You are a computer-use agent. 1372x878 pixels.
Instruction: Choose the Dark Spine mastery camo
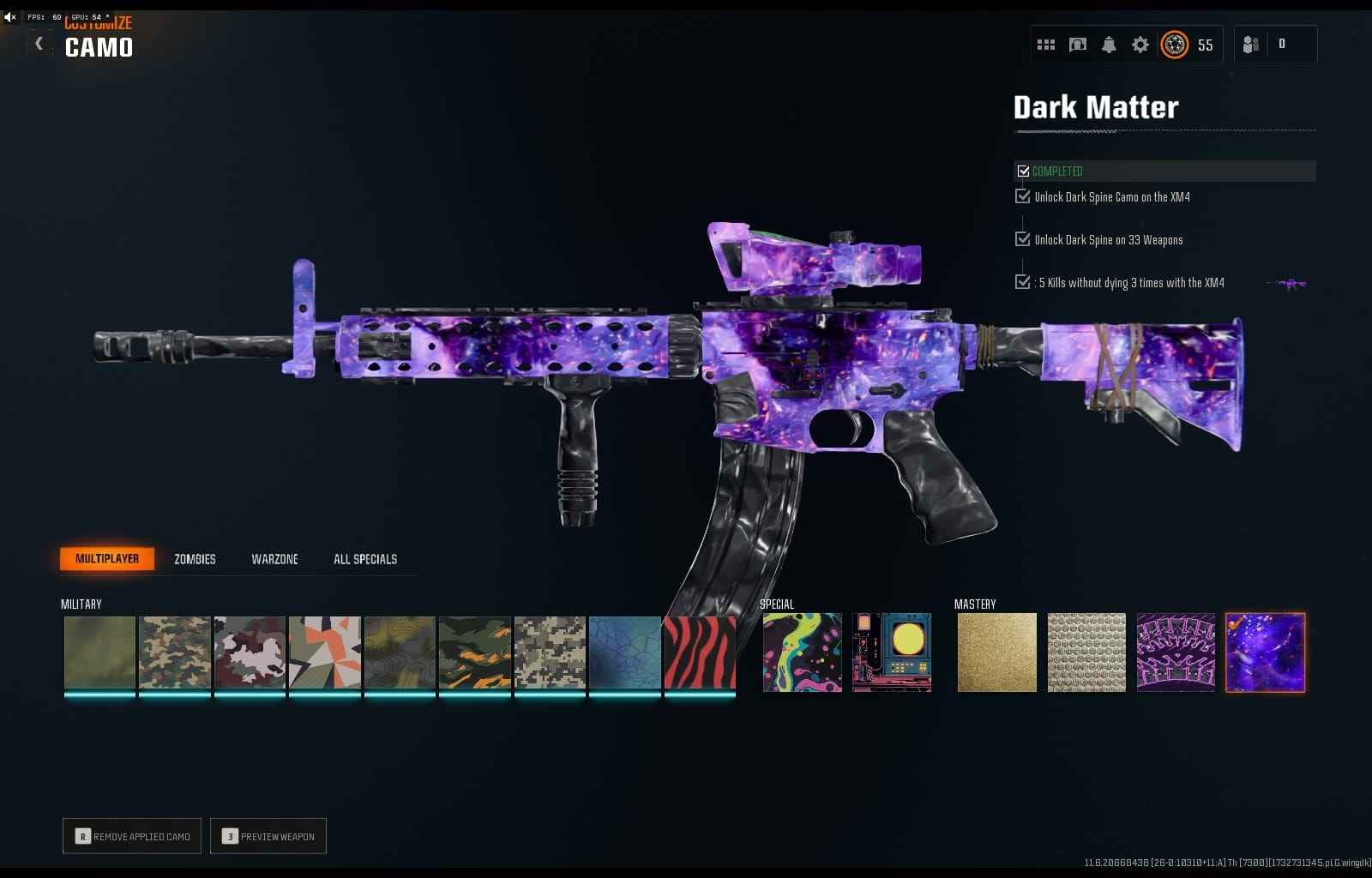(1176, 652)
